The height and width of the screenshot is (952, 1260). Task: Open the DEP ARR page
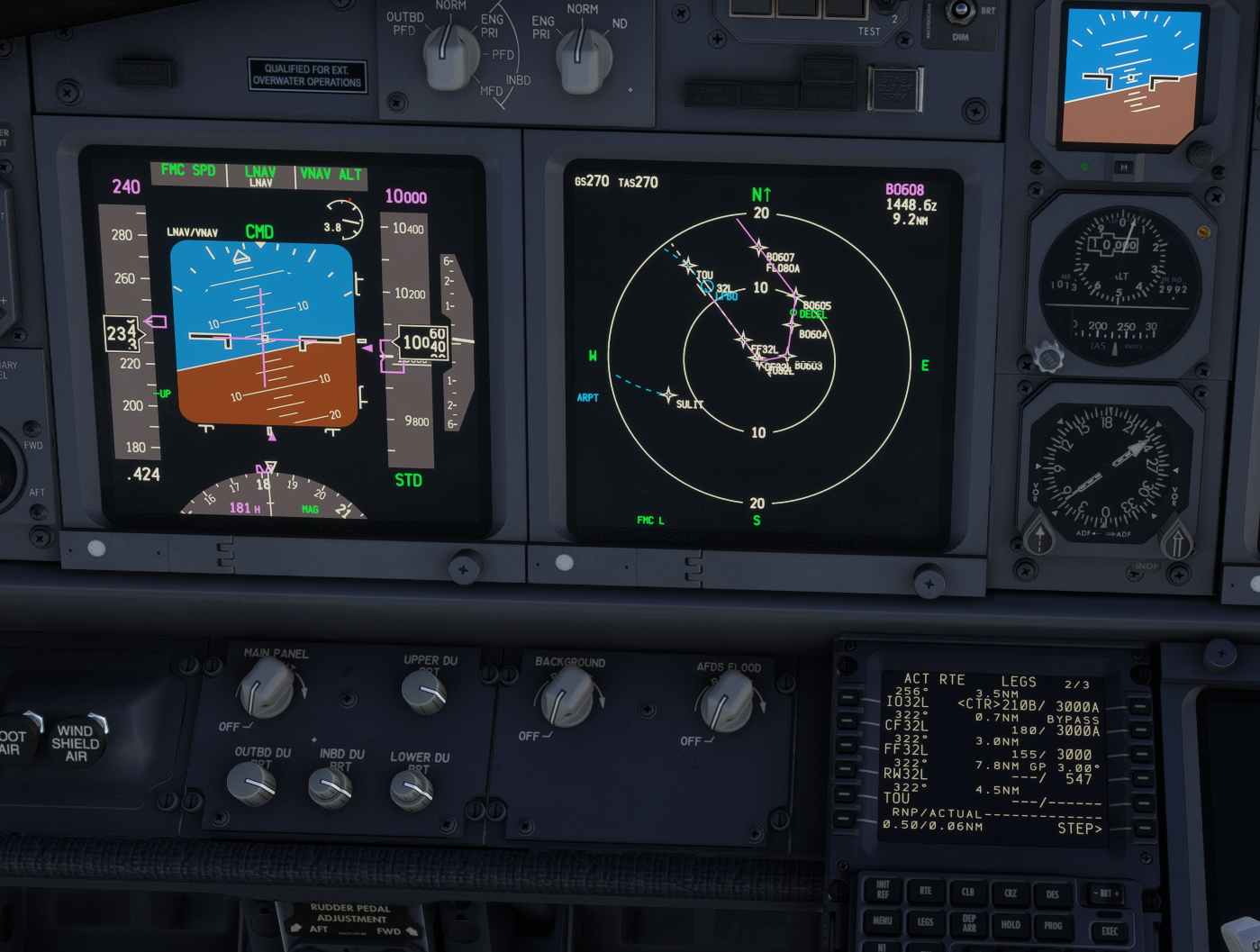click(968, 922)
